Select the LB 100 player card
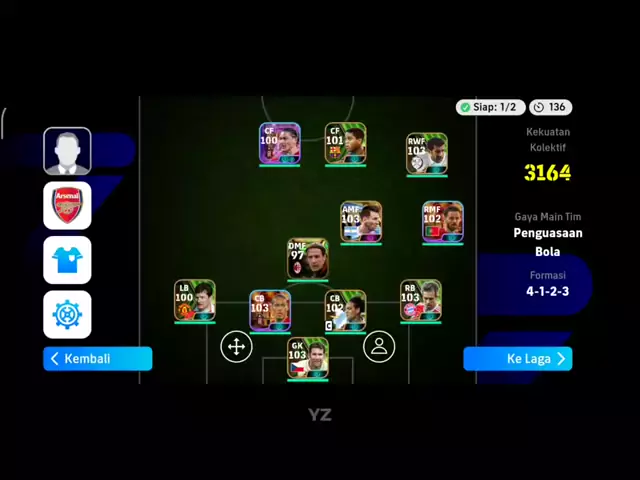640x480 pixels. click(194, 301)
